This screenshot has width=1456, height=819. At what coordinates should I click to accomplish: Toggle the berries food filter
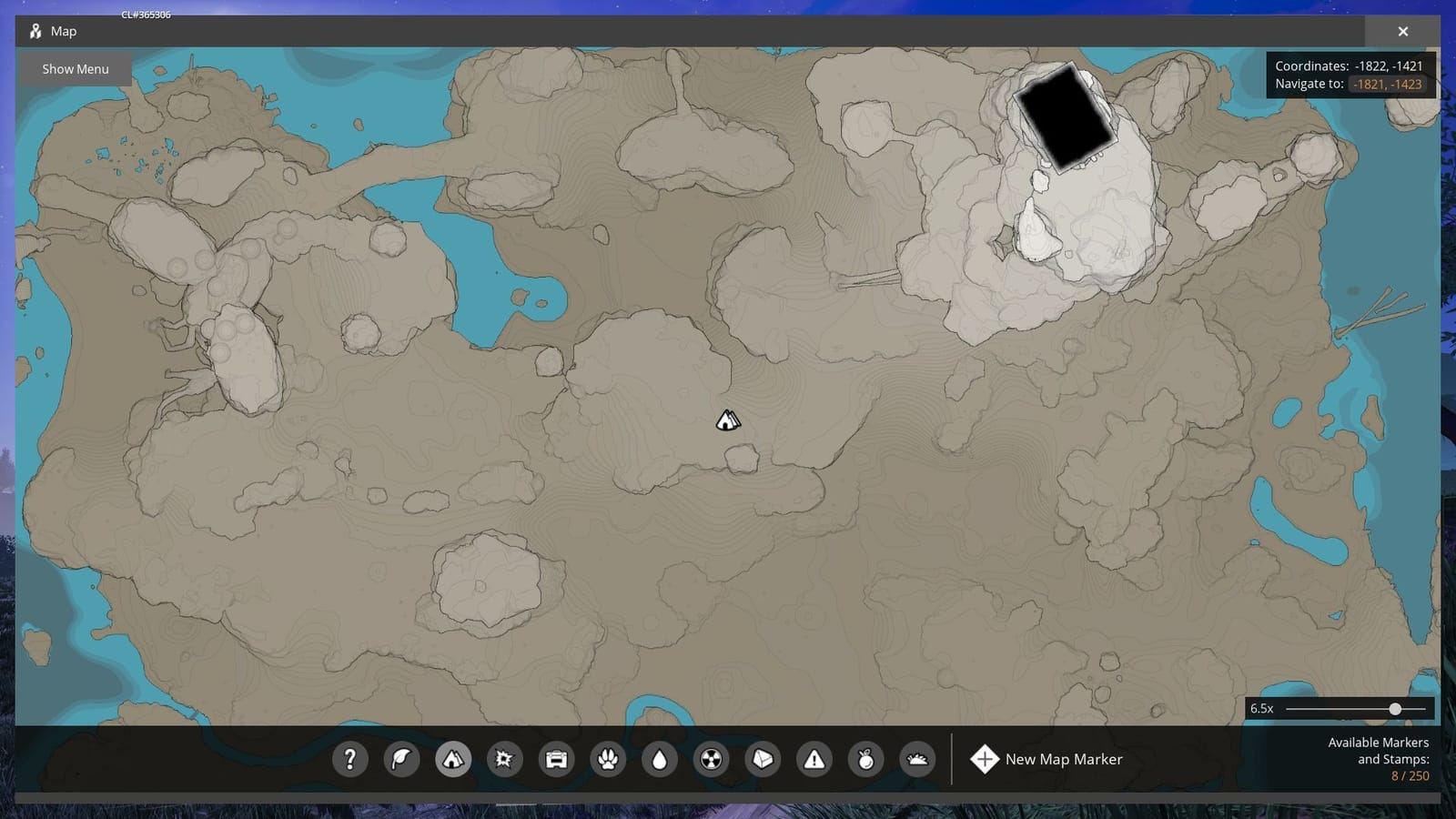point(865,759)
